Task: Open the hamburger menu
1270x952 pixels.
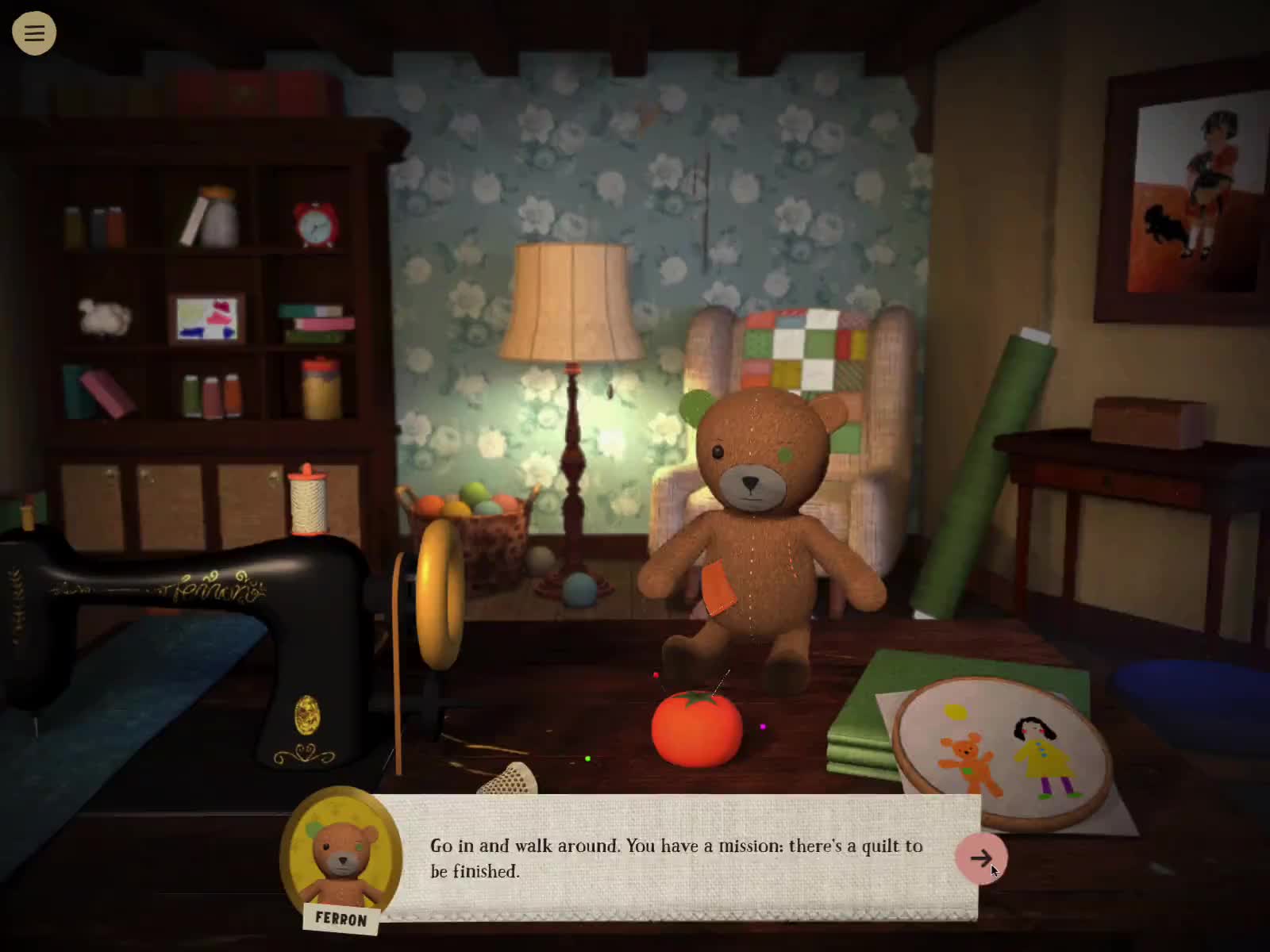Action: click(x=33, y=33)
